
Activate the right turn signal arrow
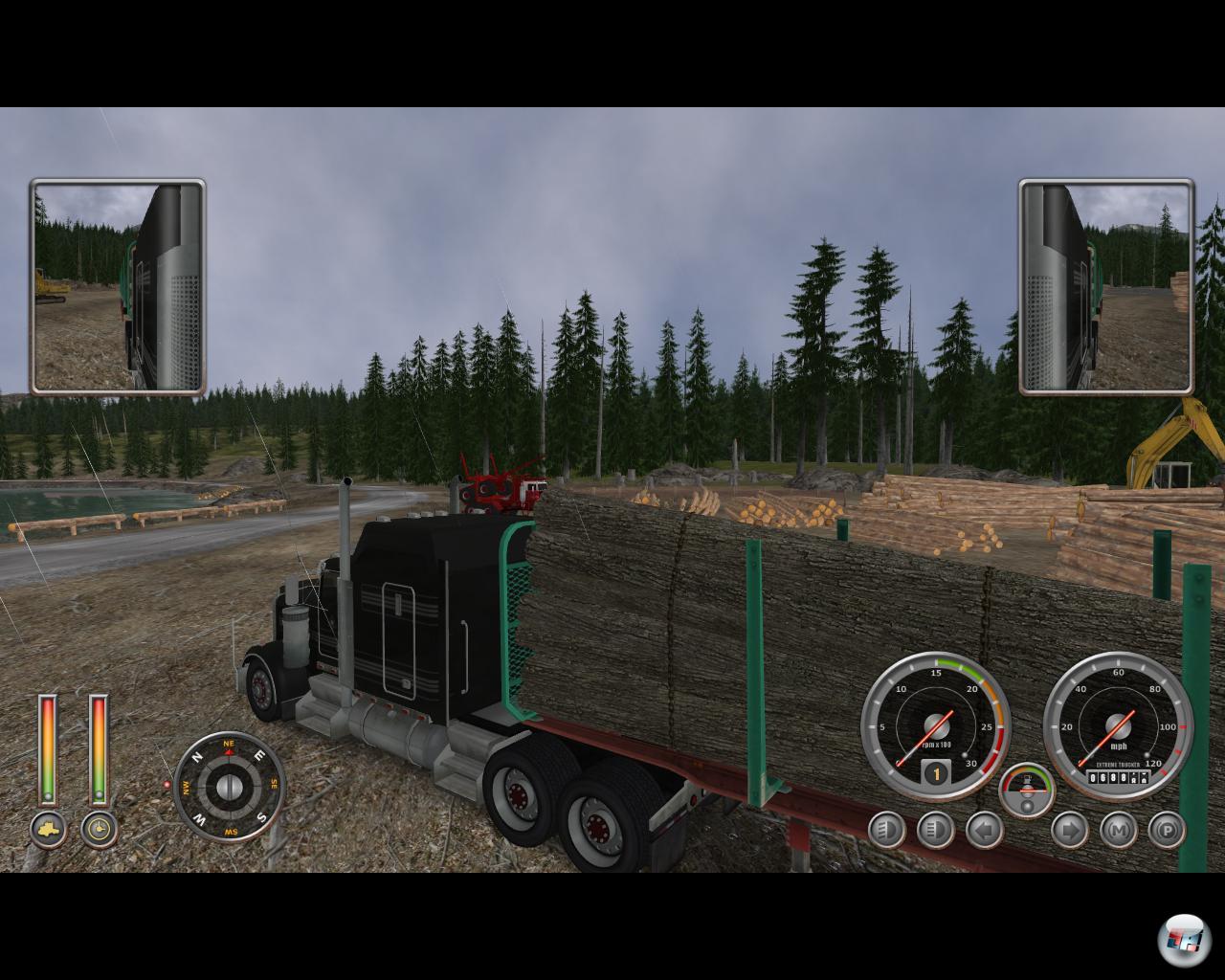coord(1069,830)
